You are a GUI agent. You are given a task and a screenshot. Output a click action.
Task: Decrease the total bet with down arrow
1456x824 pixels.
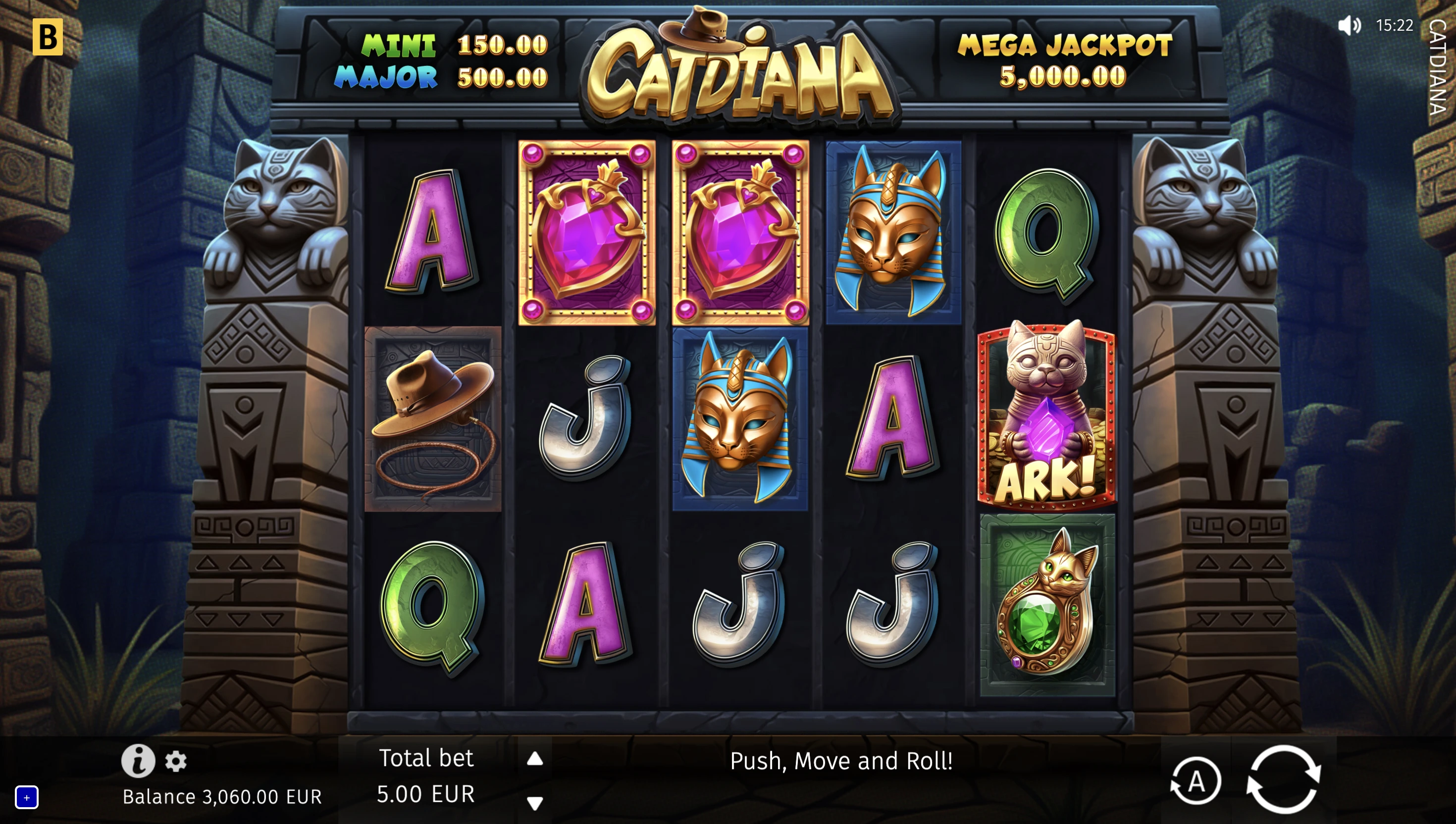tap(535, 803)
